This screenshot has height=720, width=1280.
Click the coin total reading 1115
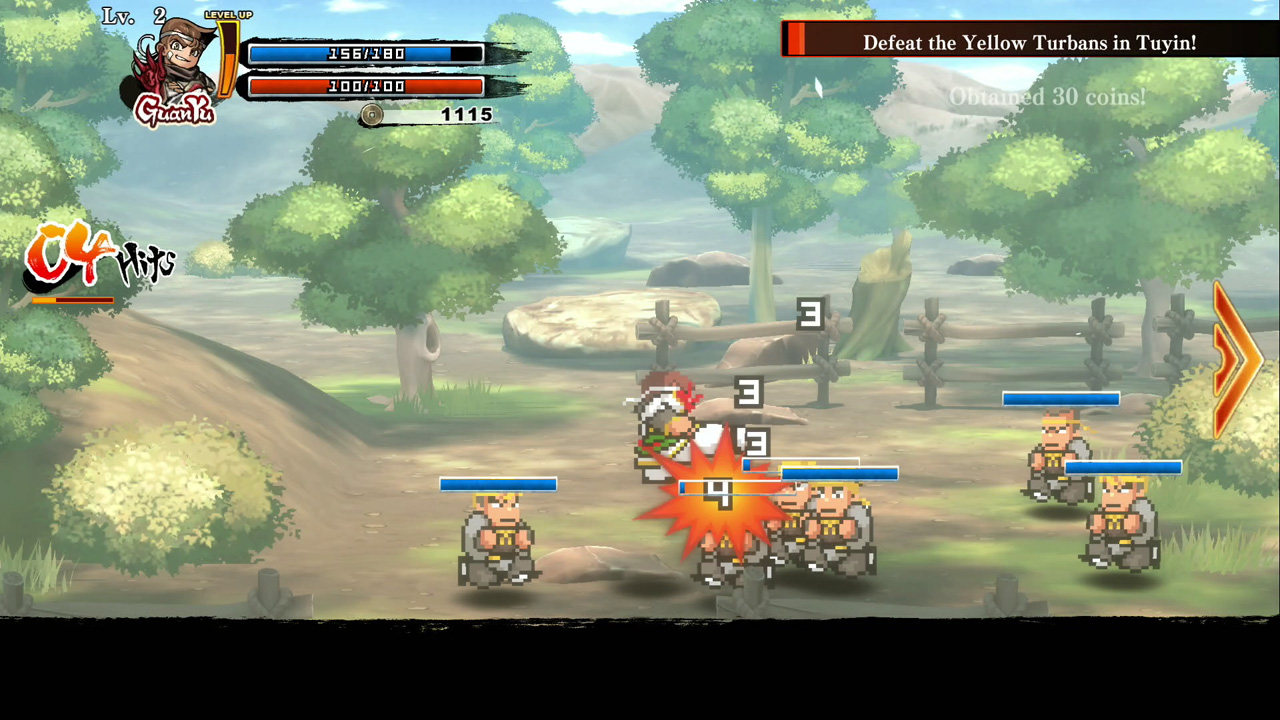(x=465, y=114)
